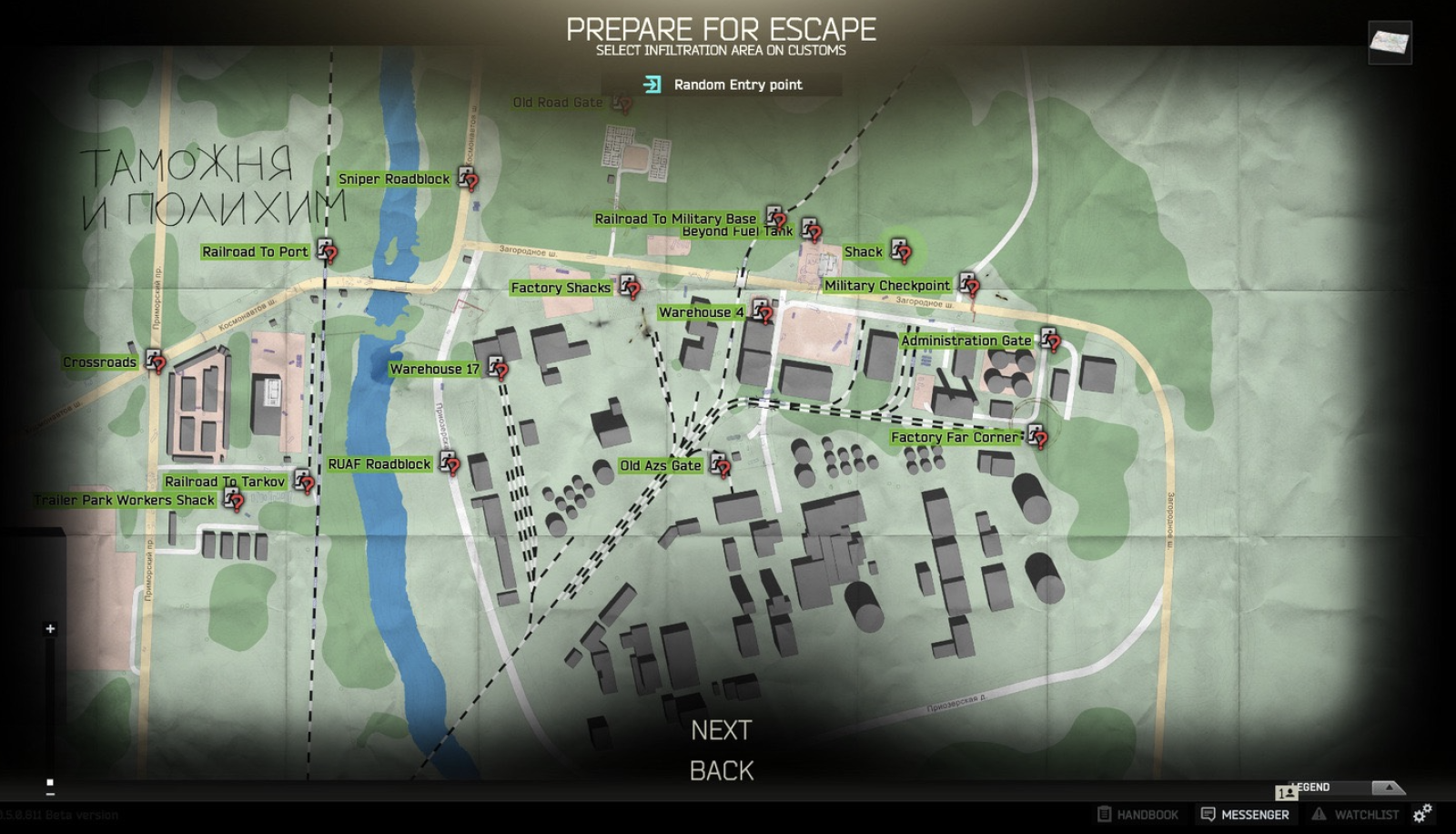Select the Sniper Roadblock spawn icon
The width and height of the screenshot is (1456, 834).
468,179
